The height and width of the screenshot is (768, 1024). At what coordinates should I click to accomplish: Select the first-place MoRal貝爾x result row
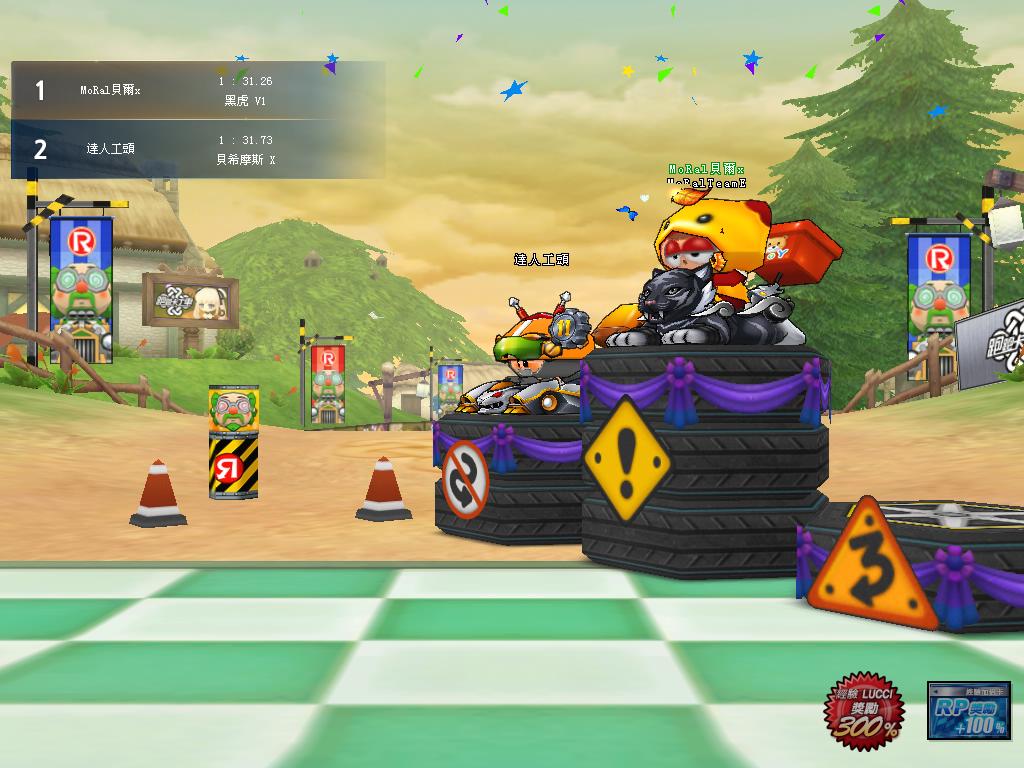[x=197, y=91]
